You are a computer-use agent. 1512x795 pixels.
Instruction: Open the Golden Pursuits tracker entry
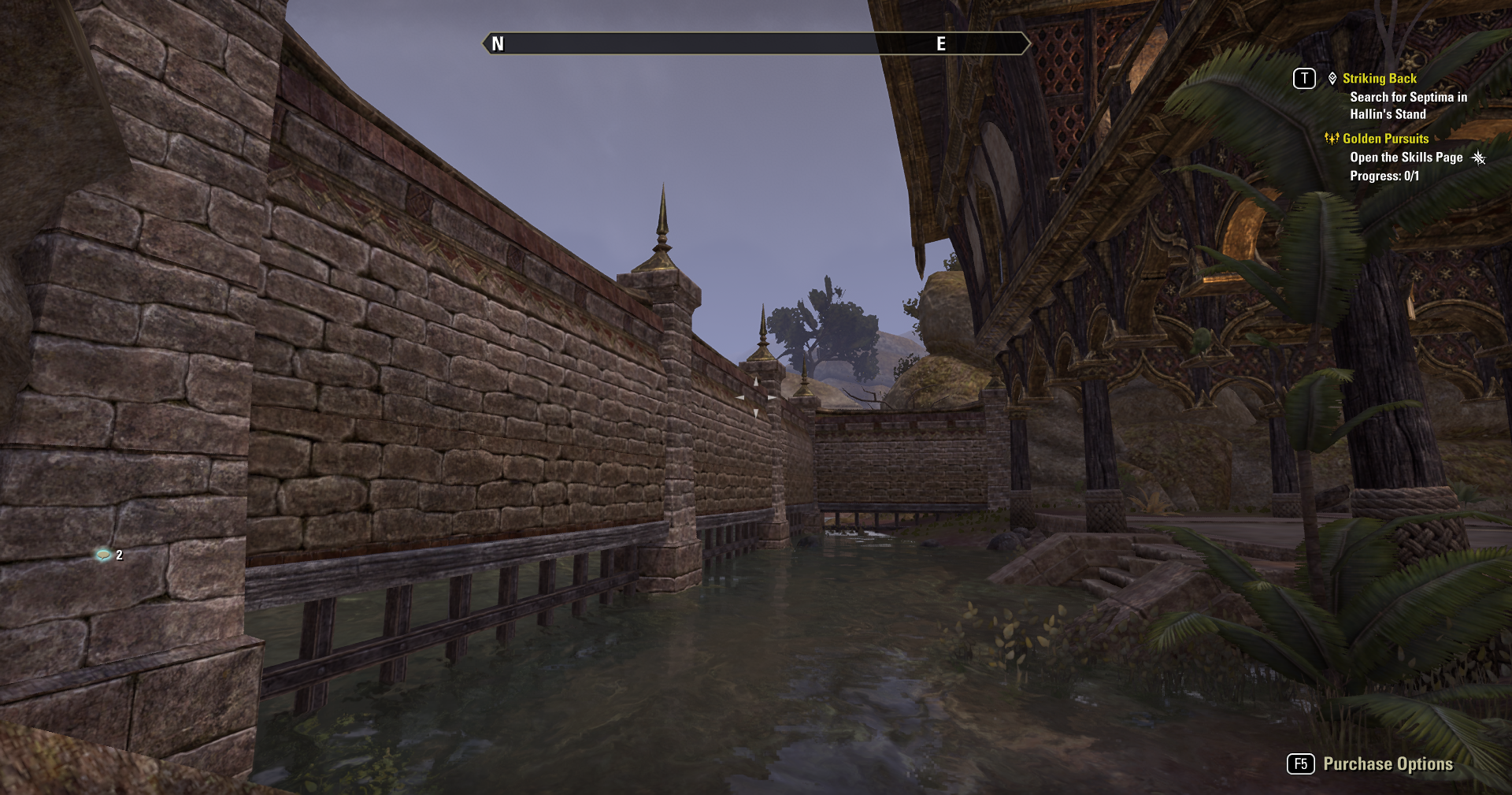pyautogui.click(x=1384, y=139)
